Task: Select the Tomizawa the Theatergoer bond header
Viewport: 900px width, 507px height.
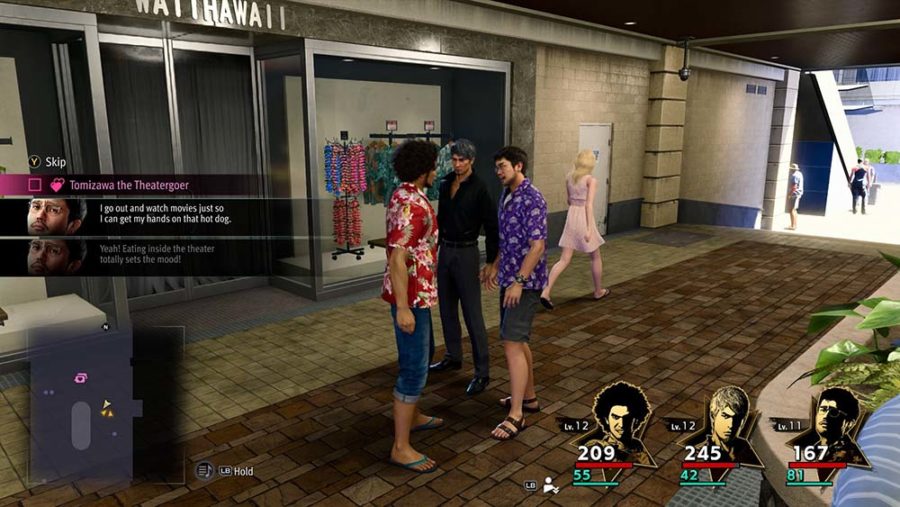Action: pyautogui.click(x=129, y=185)
